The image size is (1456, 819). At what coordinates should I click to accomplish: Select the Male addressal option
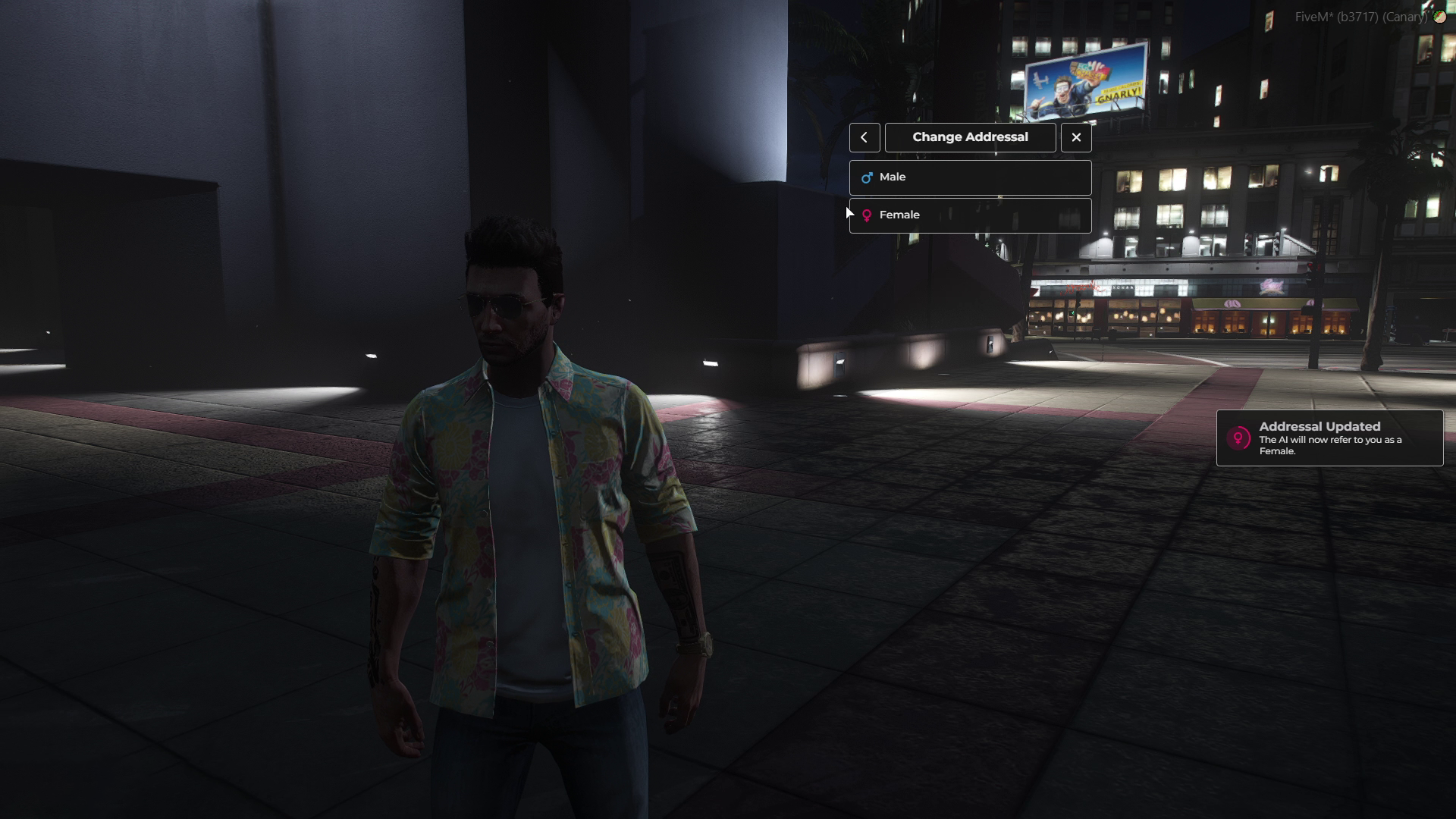pyautogui.click(x=970, y=177)
